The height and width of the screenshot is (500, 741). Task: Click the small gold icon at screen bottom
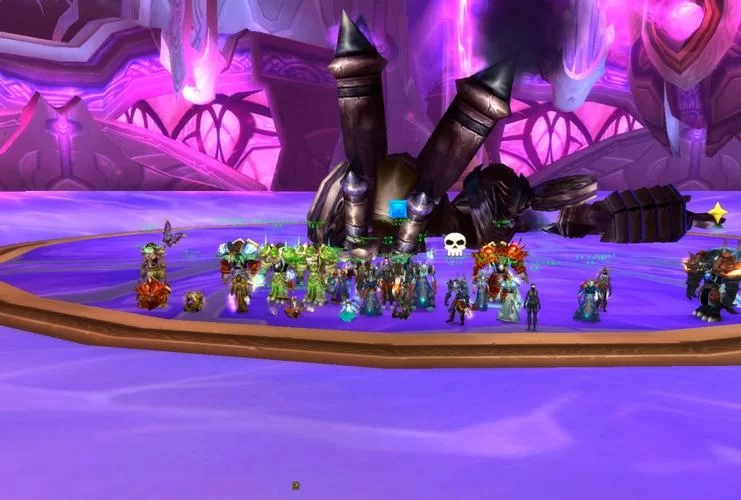[296, 486]
